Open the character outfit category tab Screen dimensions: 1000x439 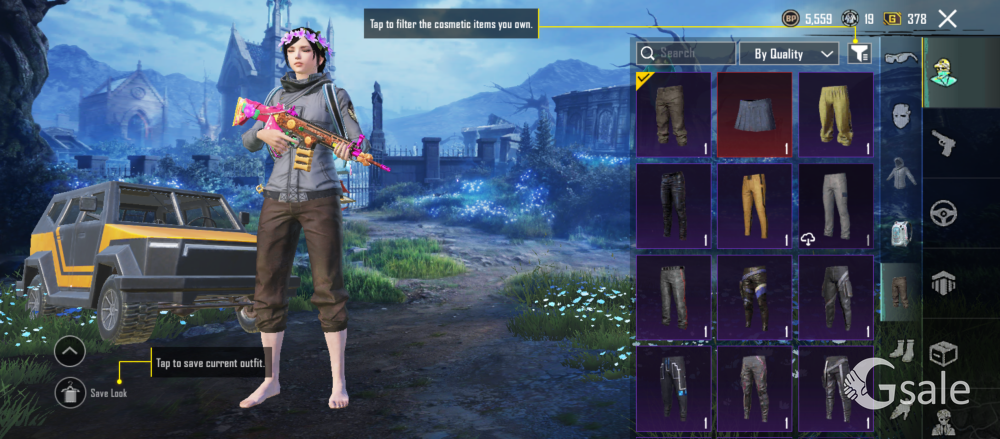(944, 73)
